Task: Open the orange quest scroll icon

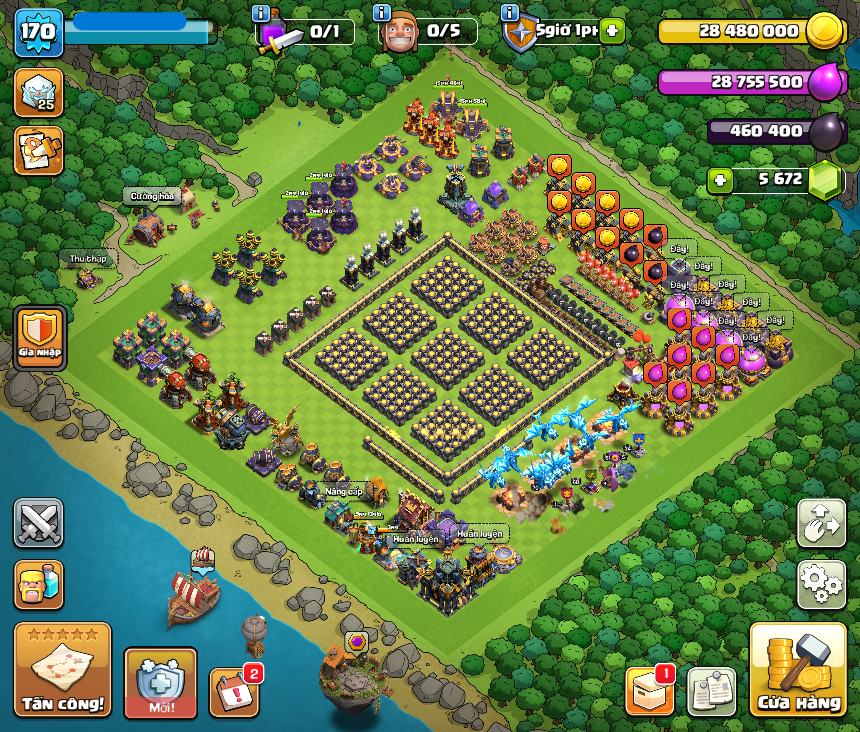Action: point(39,151)
